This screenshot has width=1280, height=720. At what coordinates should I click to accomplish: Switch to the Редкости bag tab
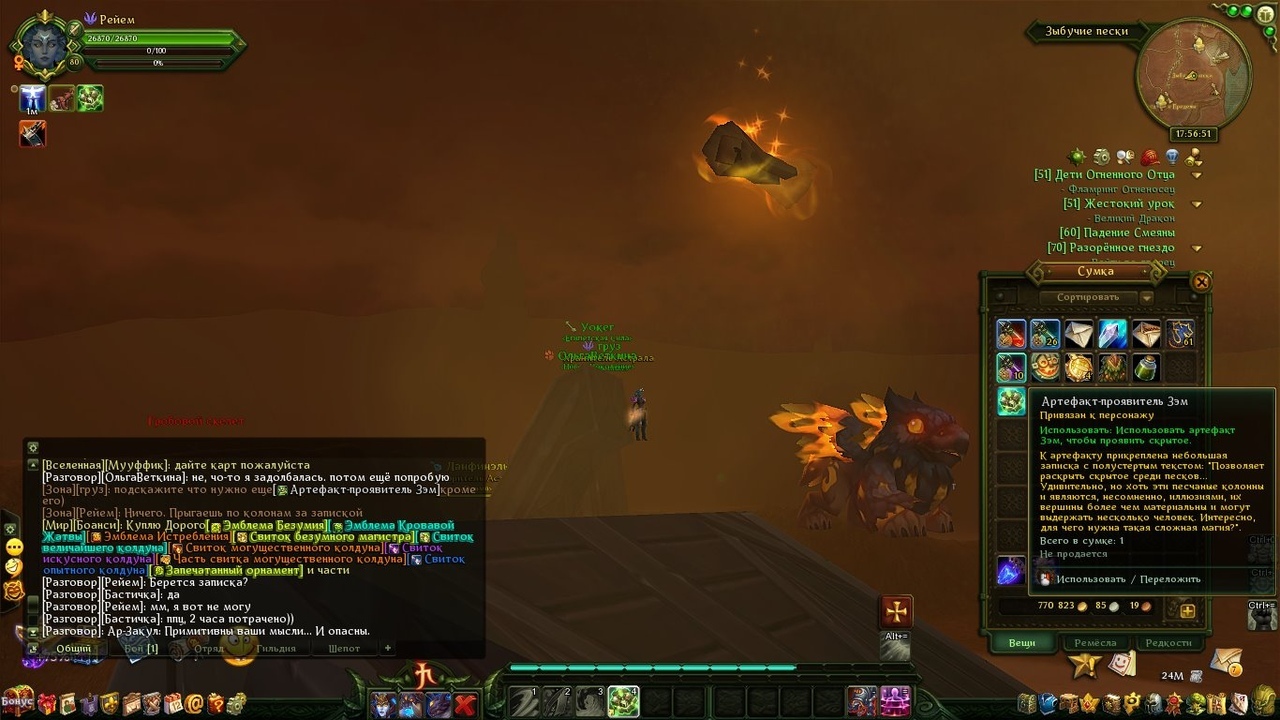point(1168,643)
